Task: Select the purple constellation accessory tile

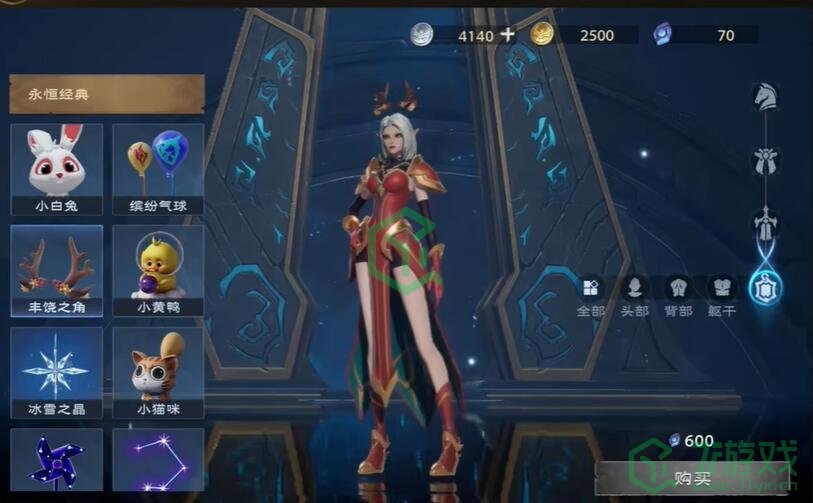Action: click(x=158, y=462)
